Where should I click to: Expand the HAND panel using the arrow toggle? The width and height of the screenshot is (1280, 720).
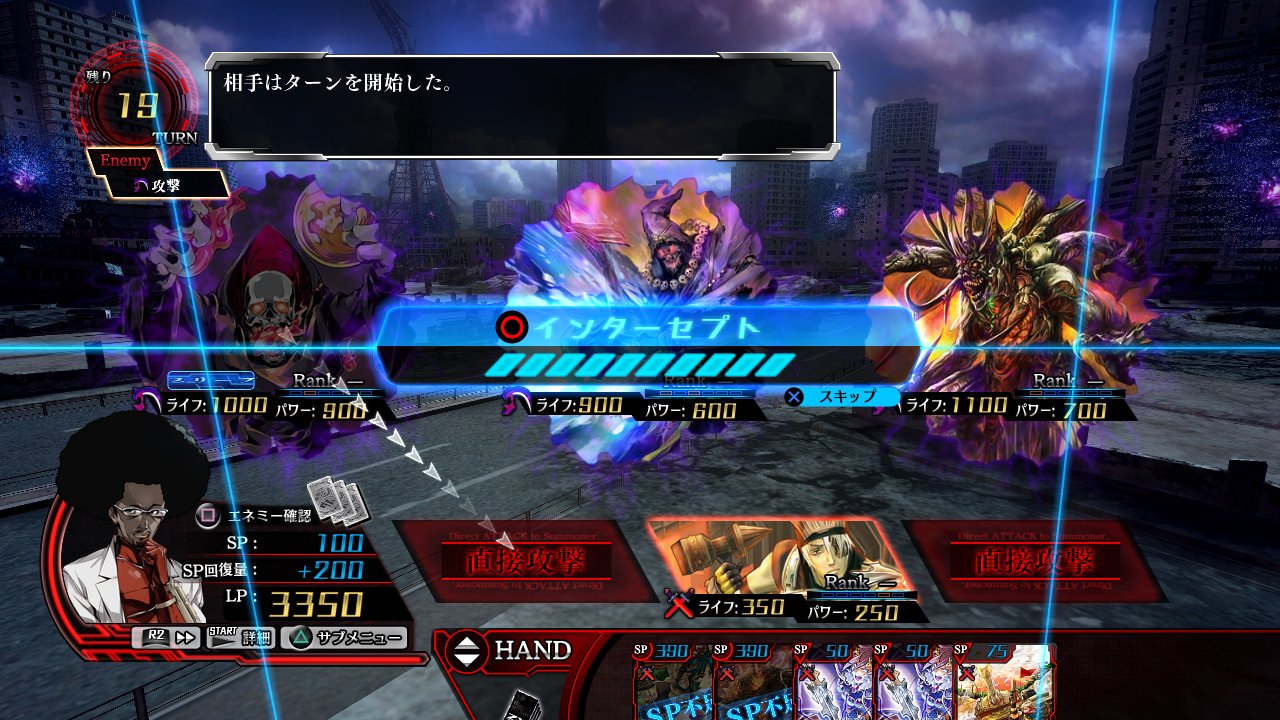pos(468,651)
